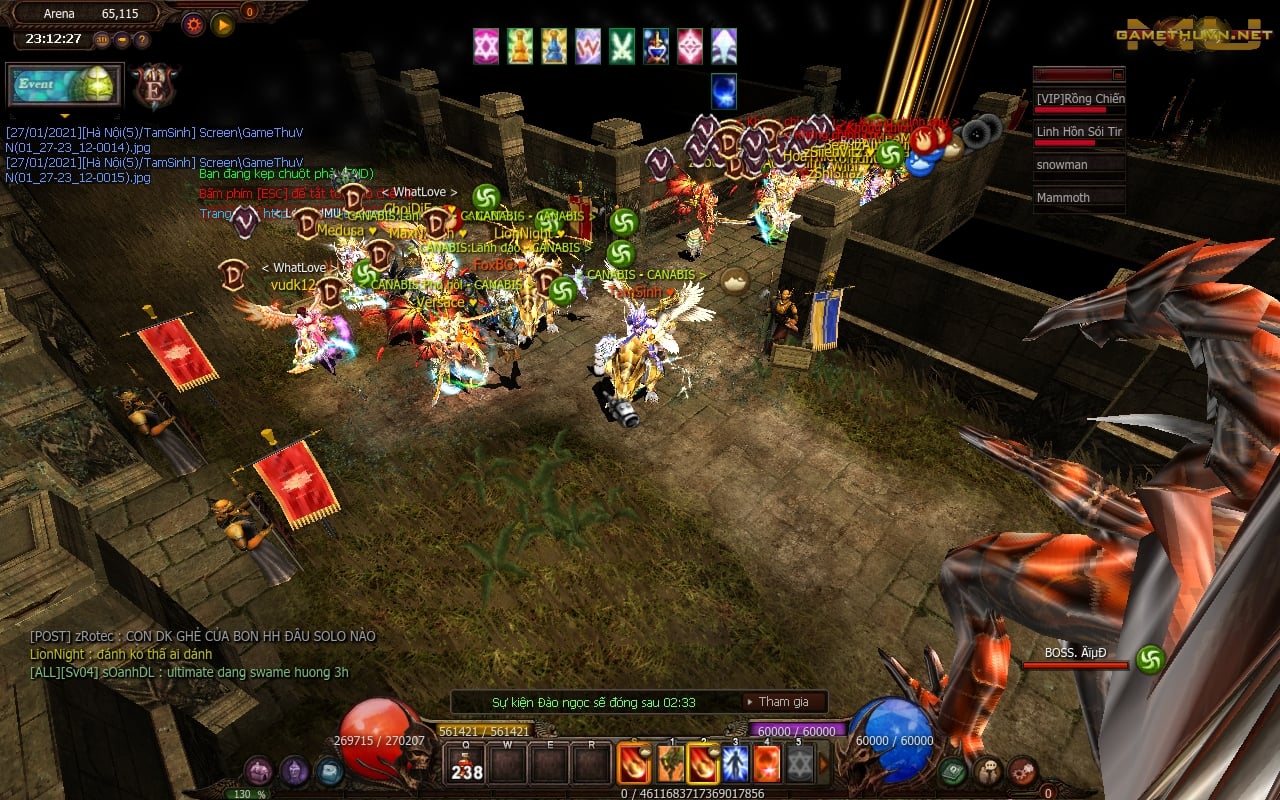1280x800 pixels.
Task: Open settings with the red gear button
Action: coord(193,24)
